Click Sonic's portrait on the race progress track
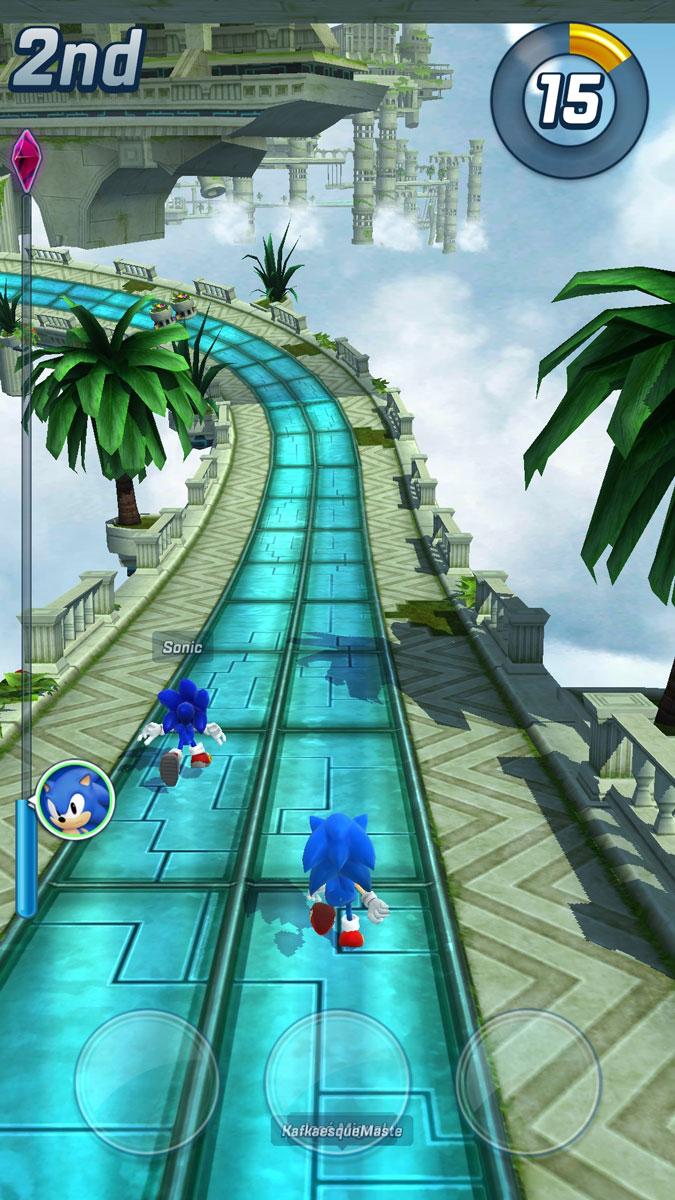Viewport: 675px width, 1200px height. (x=74, y=799)
